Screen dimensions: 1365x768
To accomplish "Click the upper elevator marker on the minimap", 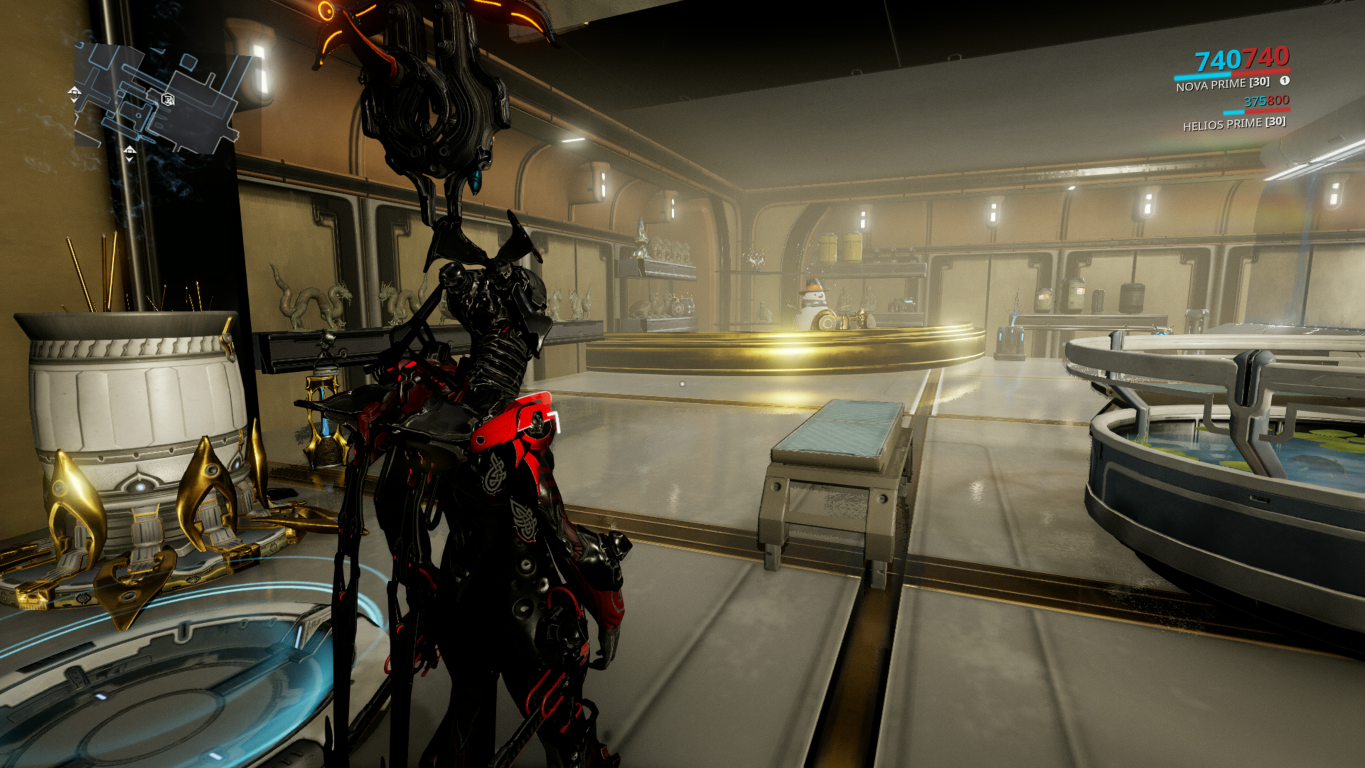I will (x=74, y=93).
